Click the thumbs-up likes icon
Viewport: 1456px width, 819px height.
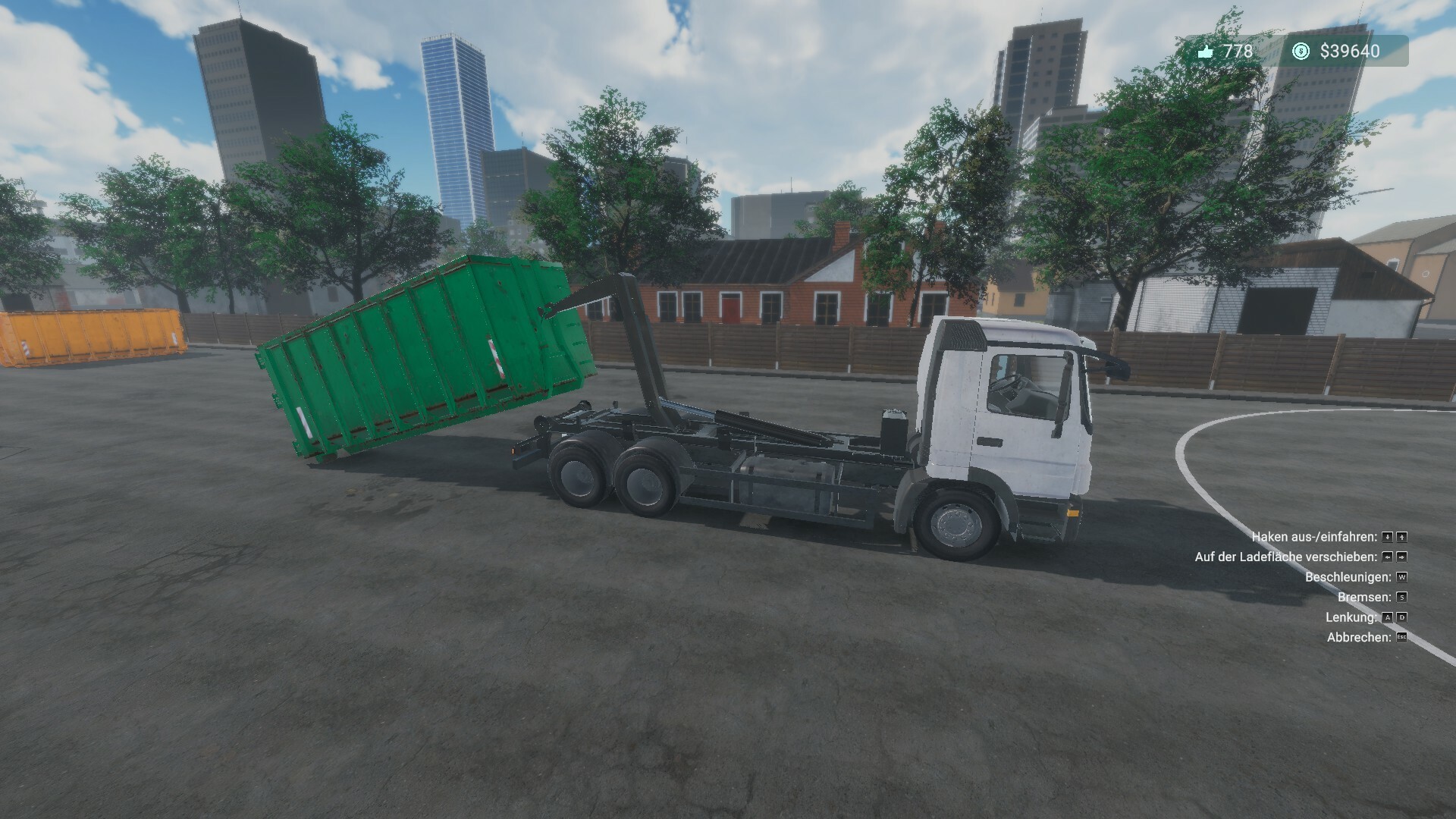[1206, 51]
